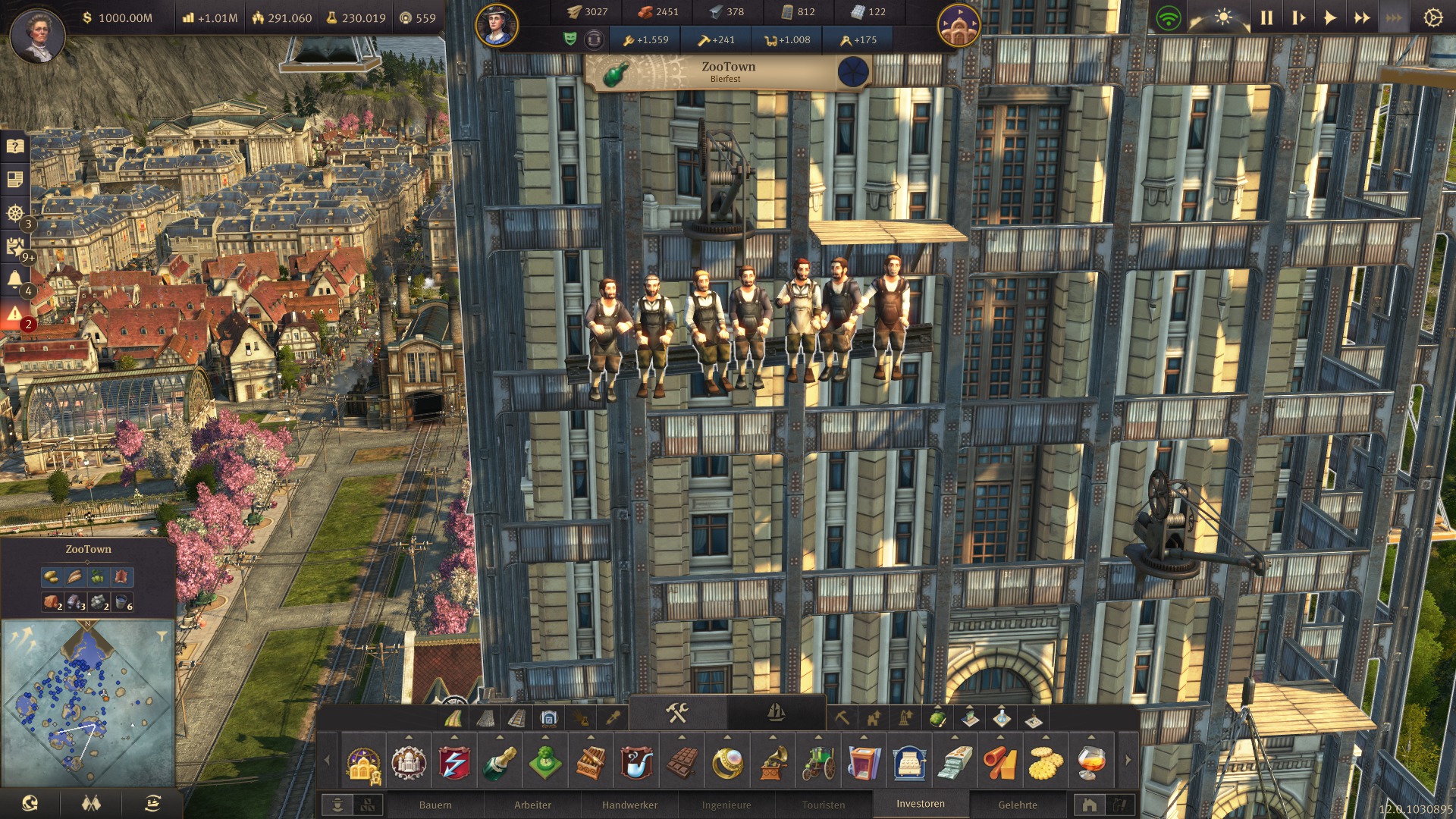Screen dimensions: 1456x819
Task: Set game speed to fast forward
Action: (x=1362, y=17)
